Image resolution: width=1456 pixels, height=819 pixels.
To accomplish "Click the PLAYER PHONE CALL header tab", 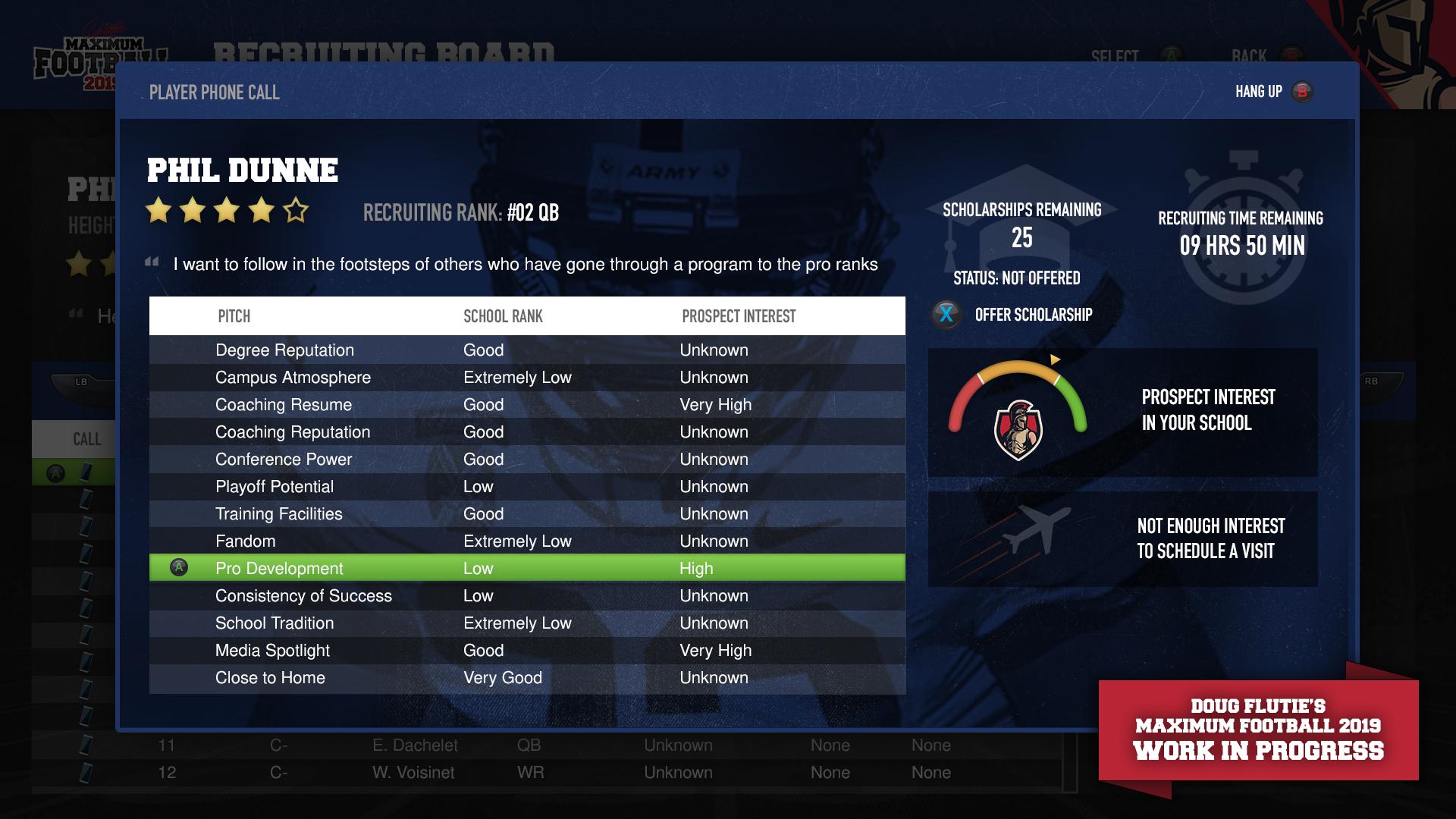I will [213, 93].
